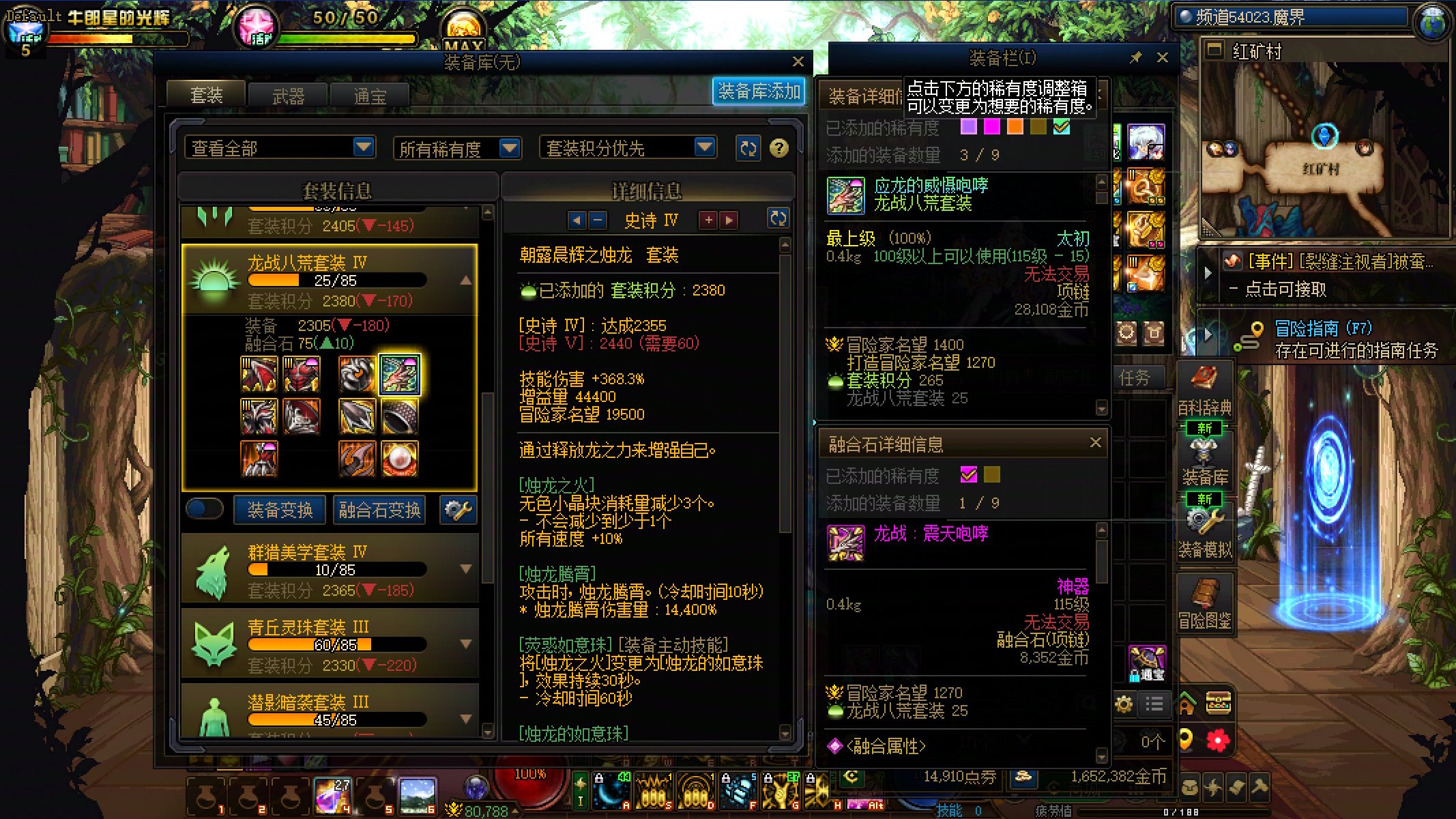Image resolution: width=1456 pixels, height=819 pixels.
Task: Check the gold rarity checkbox in 装备栏
Action: pyautogui.click(x=1038, y=127)
